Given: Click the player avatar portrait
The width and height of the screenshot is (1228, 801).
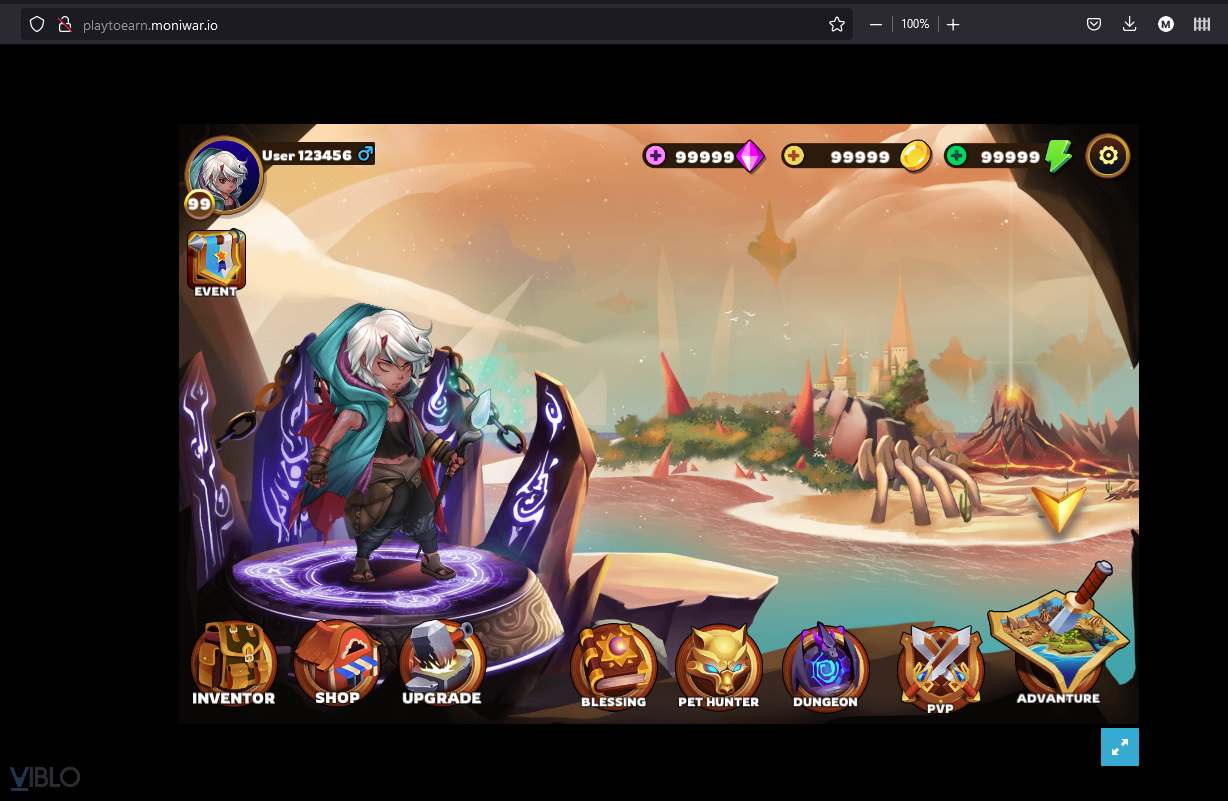Looking at the screenshot, I should click(224, 174).
